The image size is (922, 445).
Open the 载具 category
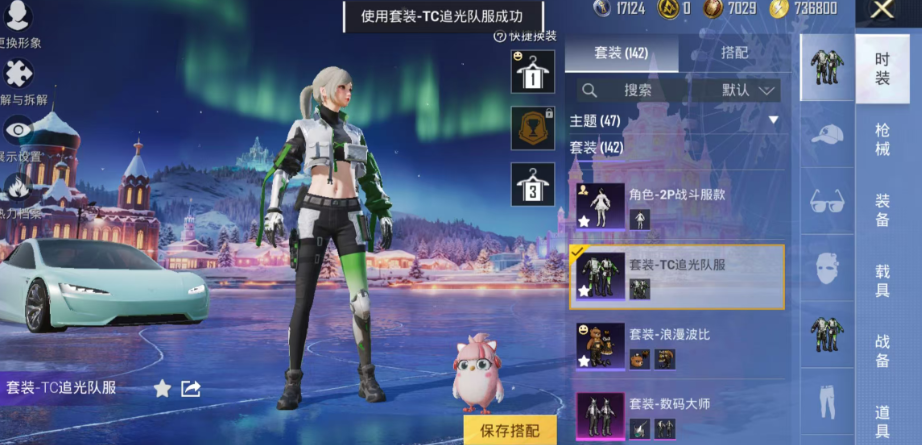[882, 281]
